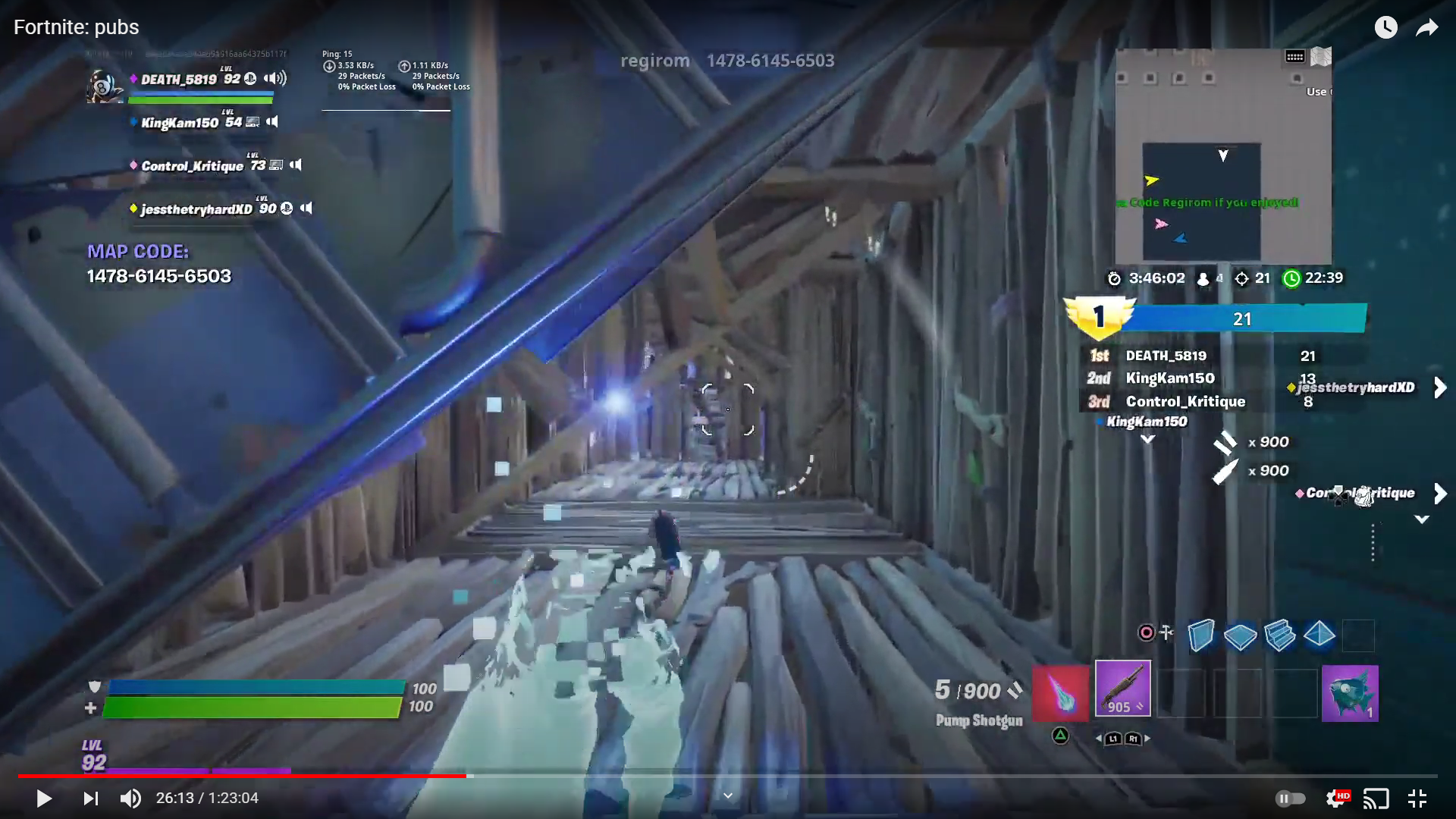The image size is (1456, 819).
Task: Click KingKam150's row on the scoreboard
Action: pyautogui.click(x=1170, y=378)
